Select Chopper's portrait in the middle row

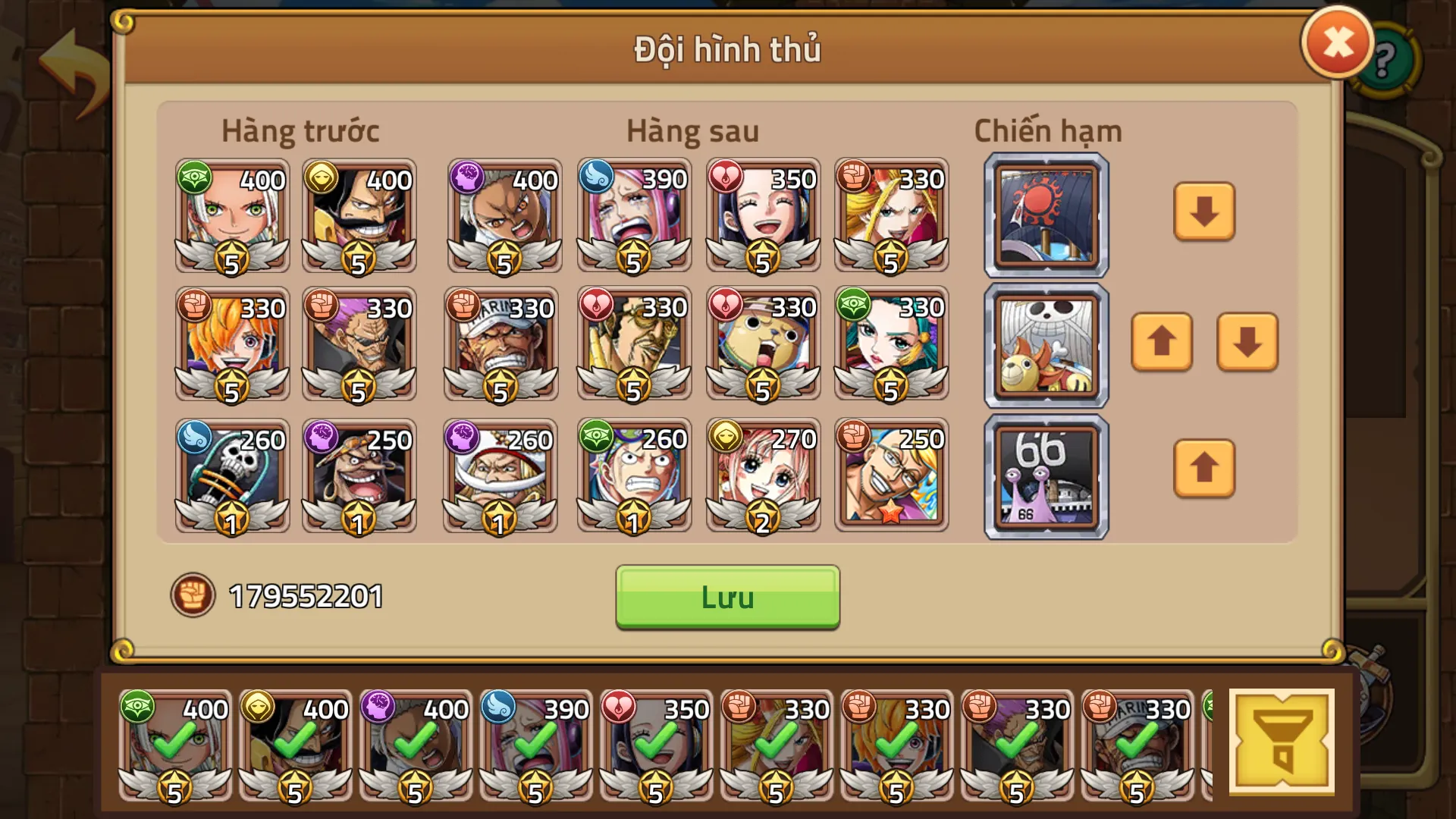click(x=762, y=344)
